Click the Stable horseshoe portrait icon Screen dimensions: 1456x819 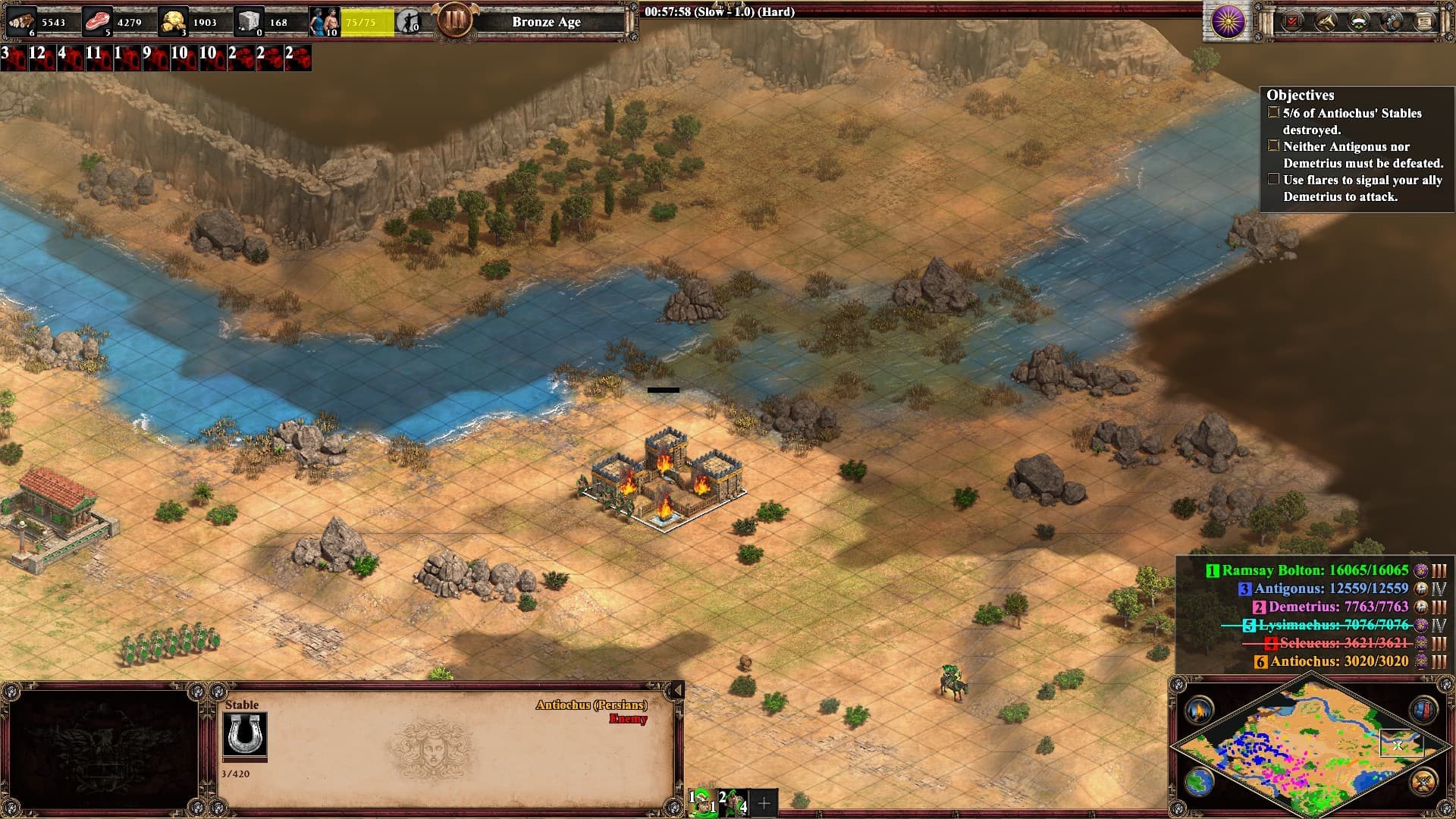[x=244, y=735]
